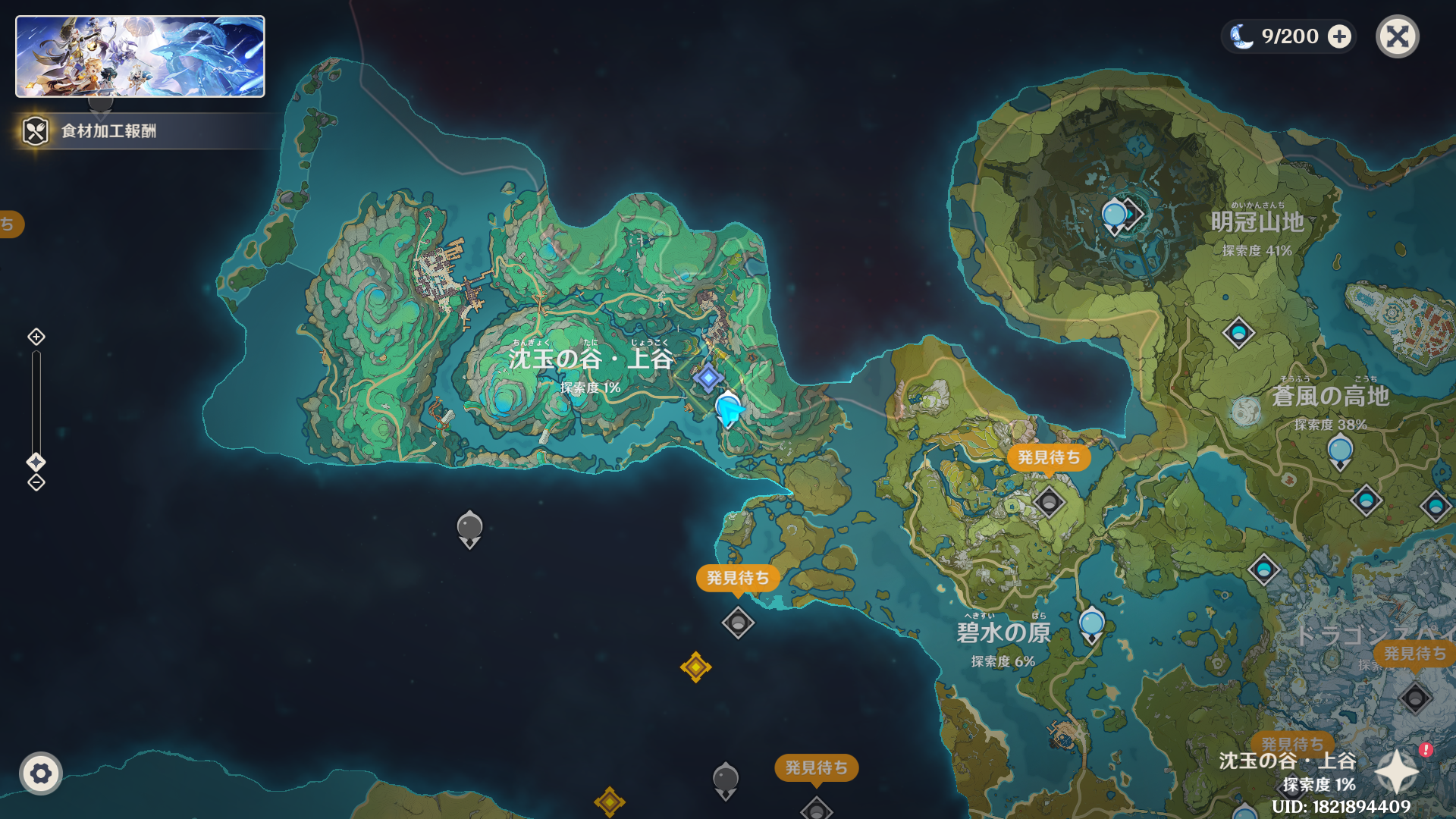Zoom in using the map's plus control
This screenshot has width=1456, height=819.
[x=36, y=337]
